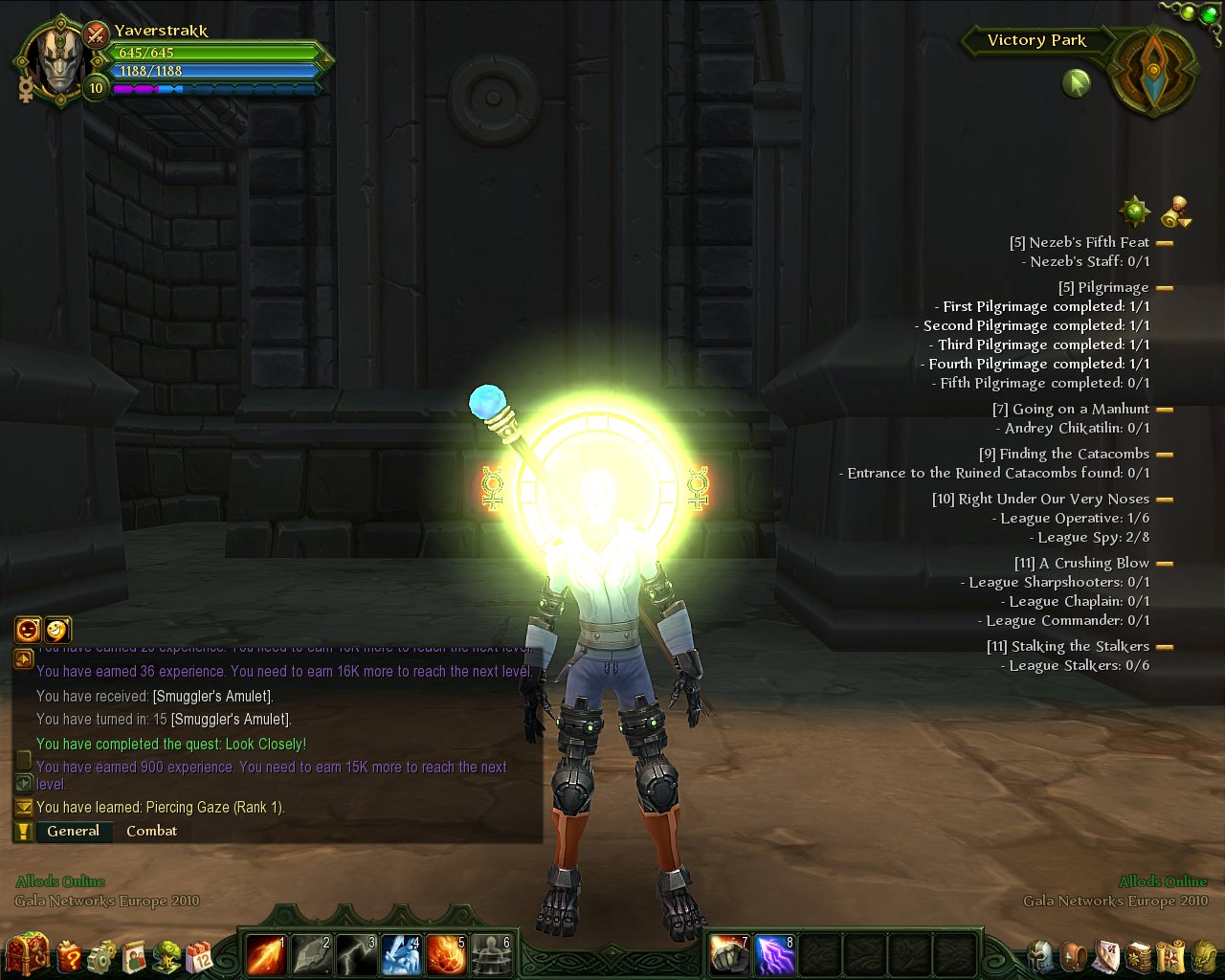Open the smiley emote button above chat
The image size is (1225, 980).
pyautogui.click(x=57, y=629)
